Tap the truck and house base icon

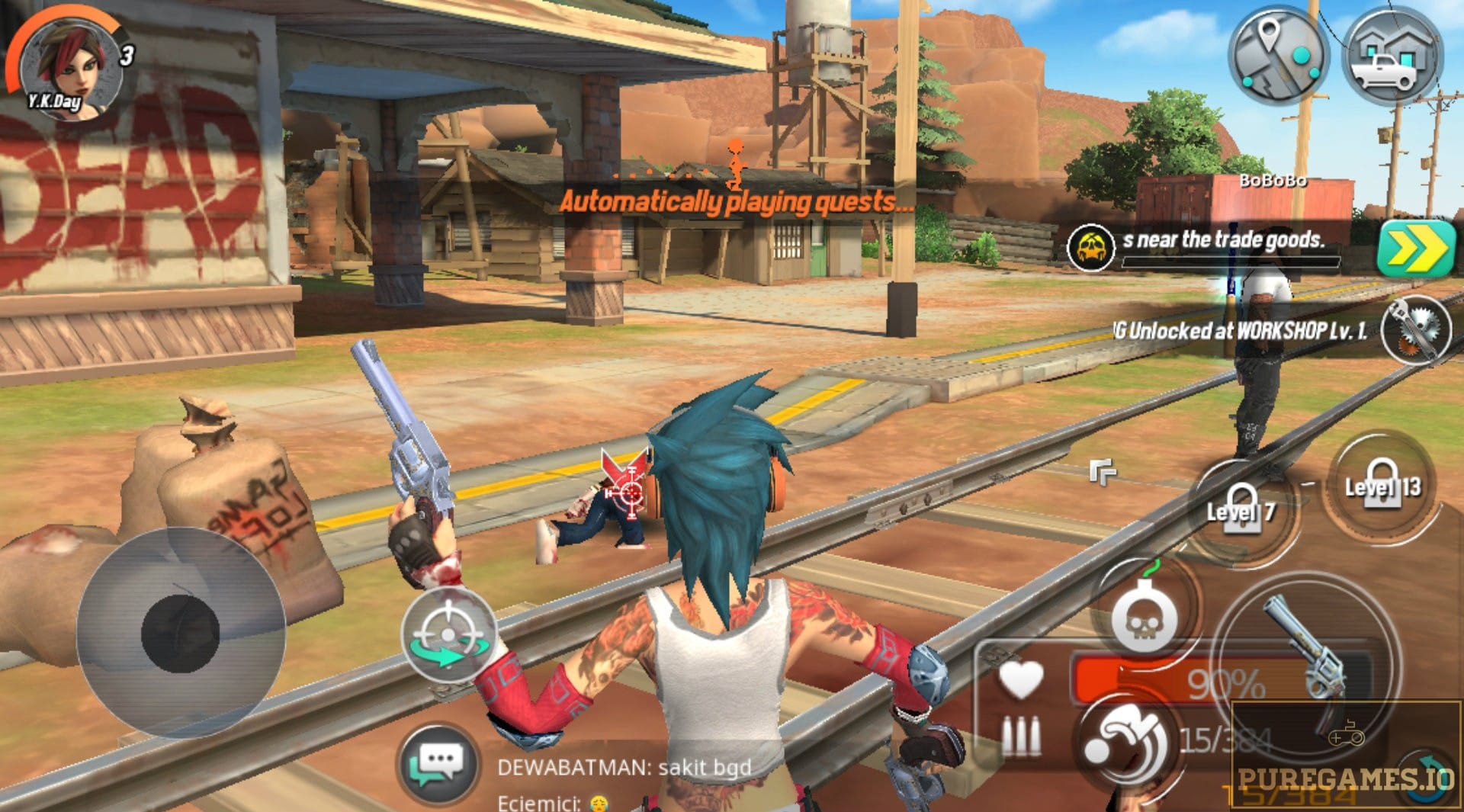(x=1392, y=56)
